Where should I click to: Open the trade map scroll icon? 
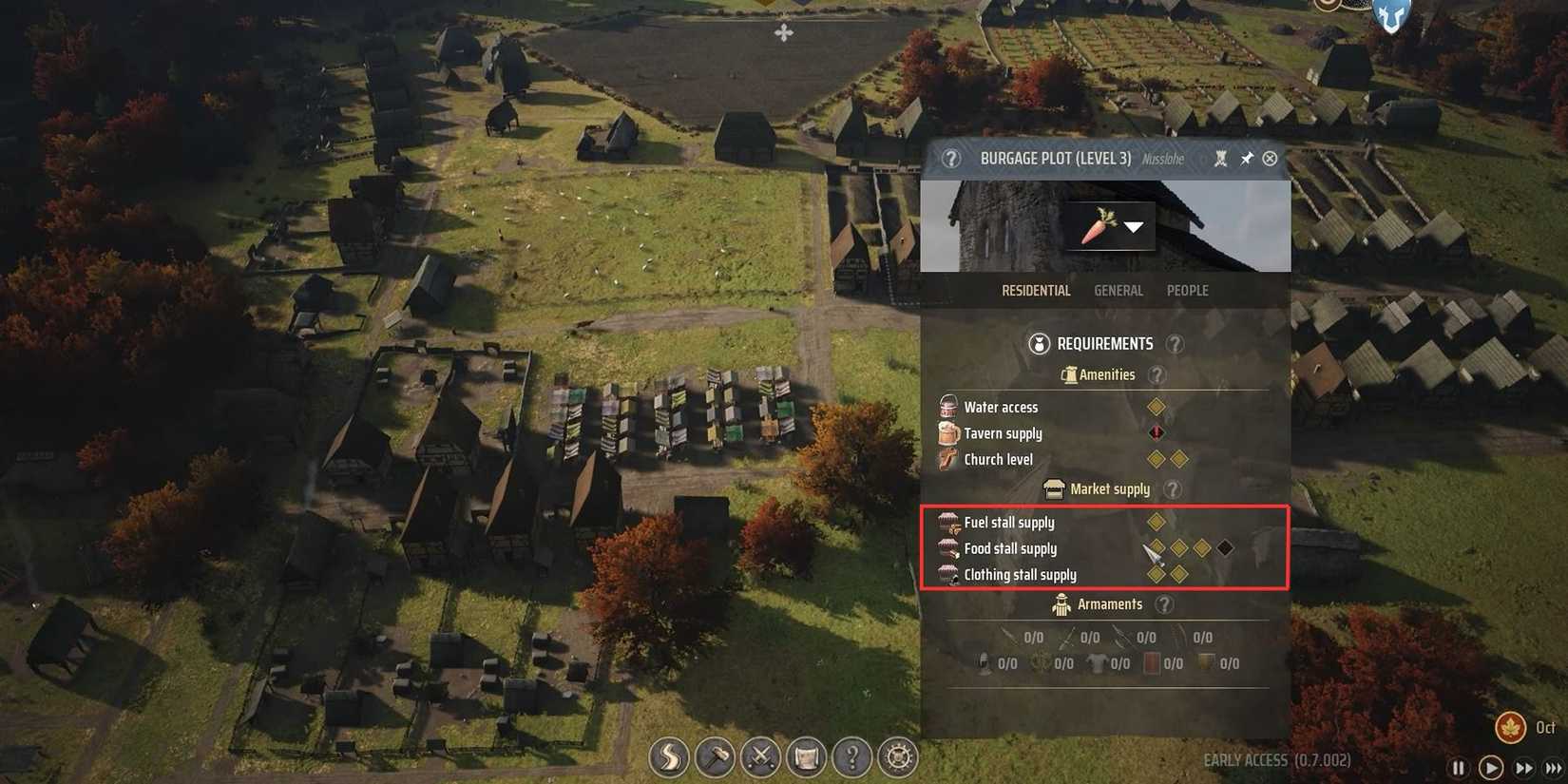(808, 758)
